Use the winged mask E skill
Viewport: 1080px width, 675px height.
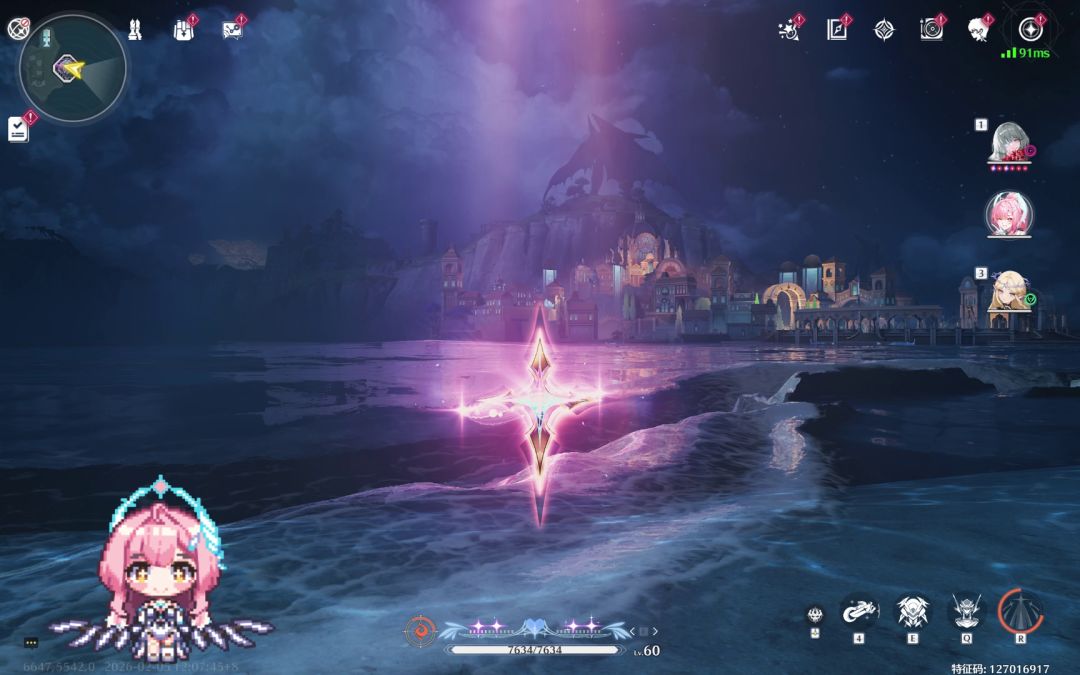click(912, 610)
